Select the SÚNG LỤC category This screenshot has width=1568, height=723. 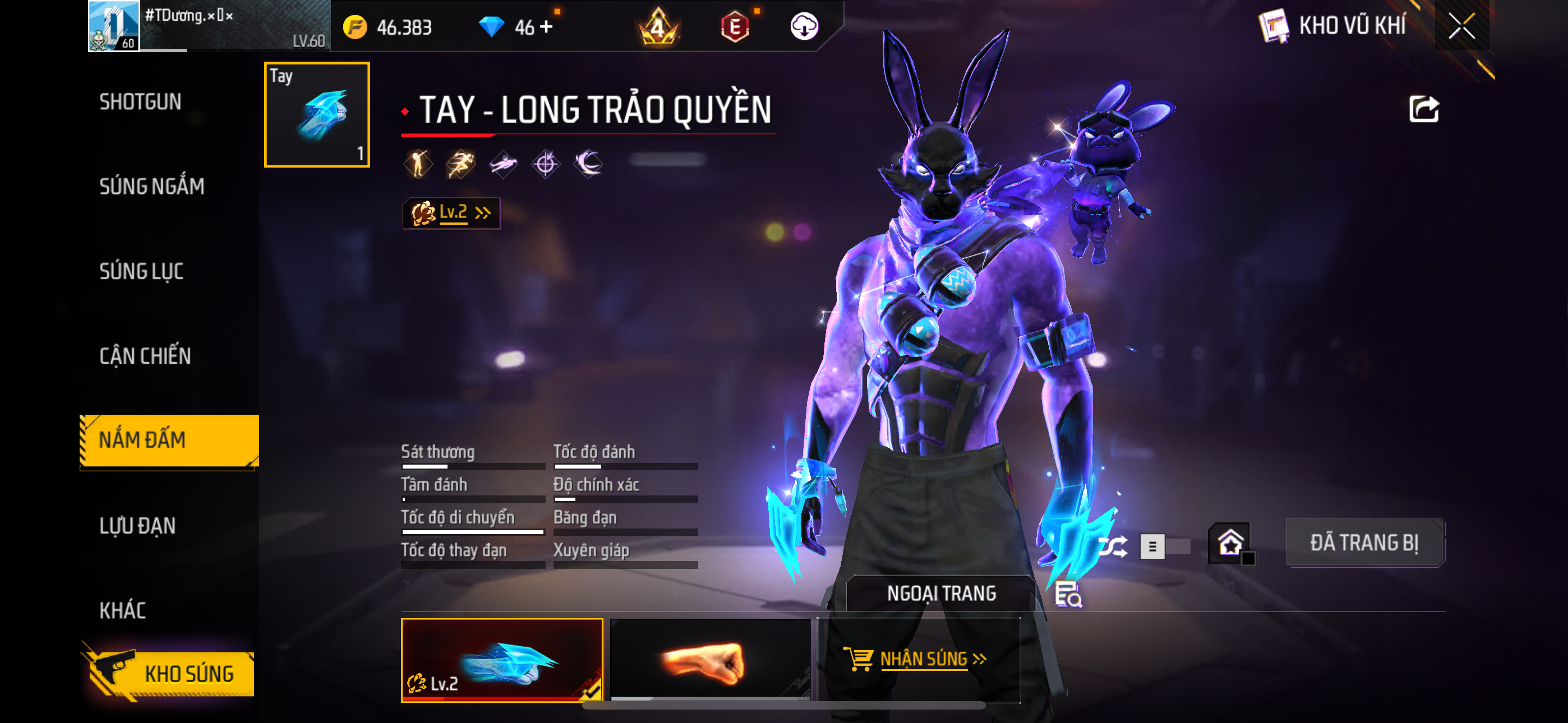click(141, 271)
